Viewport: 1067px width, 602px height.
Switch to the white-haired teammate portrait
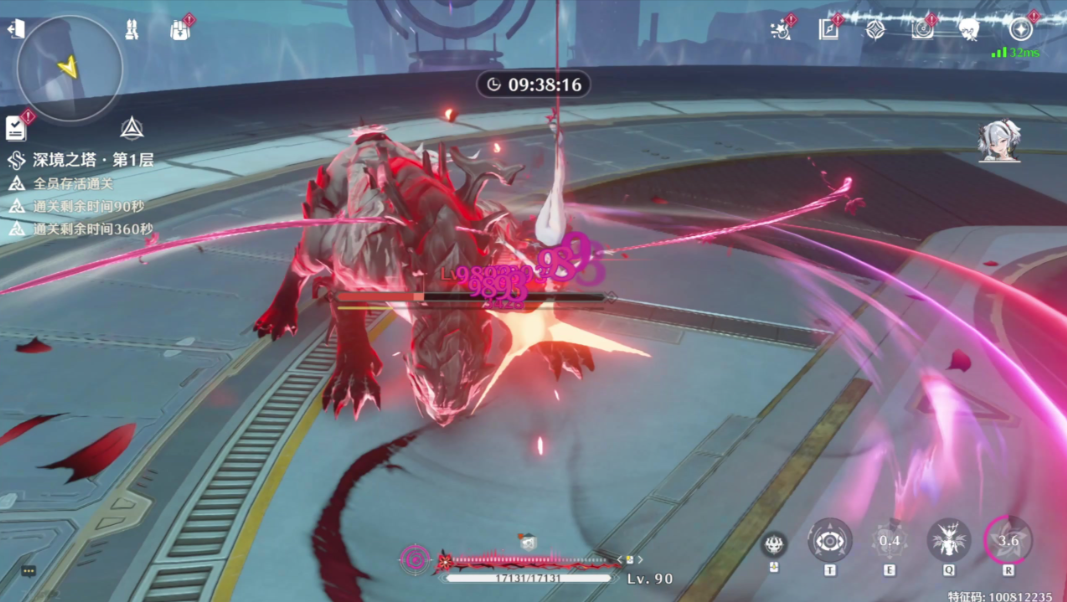point(998,142)
